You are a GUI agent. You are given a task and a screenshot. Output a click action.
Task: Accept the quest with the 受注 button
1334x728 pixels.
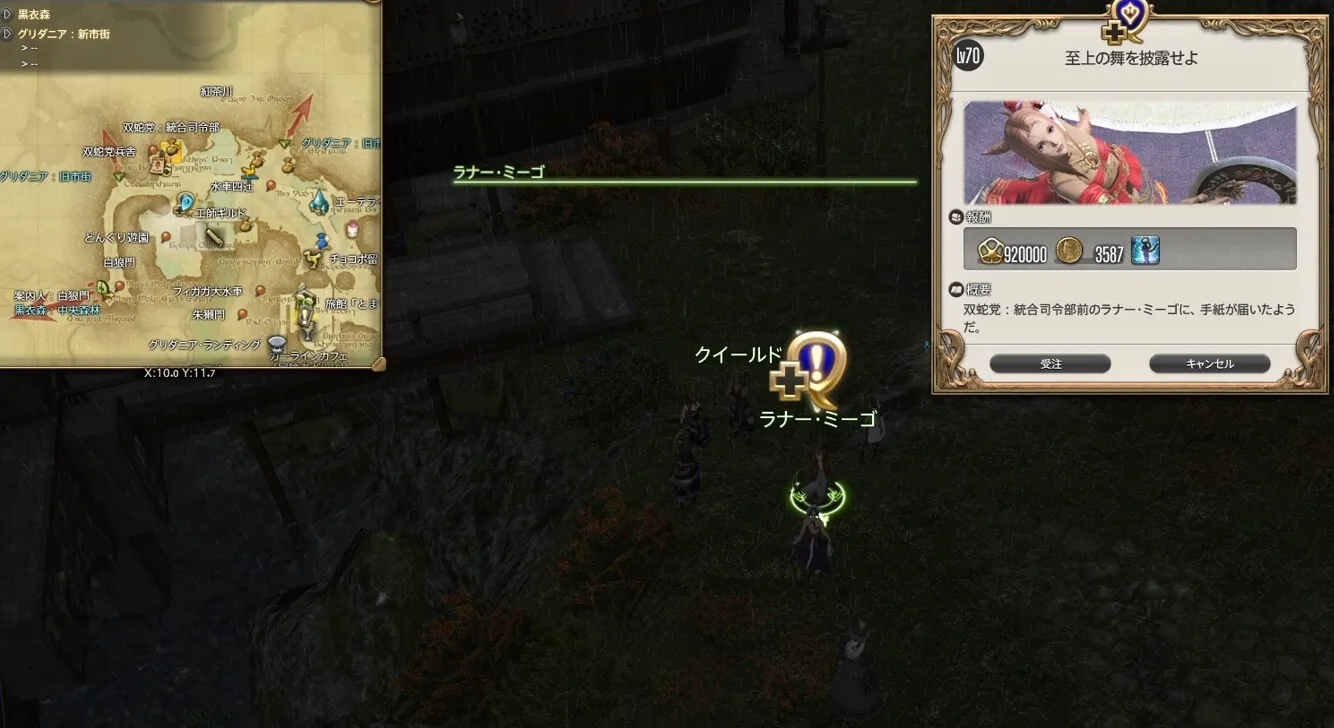coord(1050,364)
